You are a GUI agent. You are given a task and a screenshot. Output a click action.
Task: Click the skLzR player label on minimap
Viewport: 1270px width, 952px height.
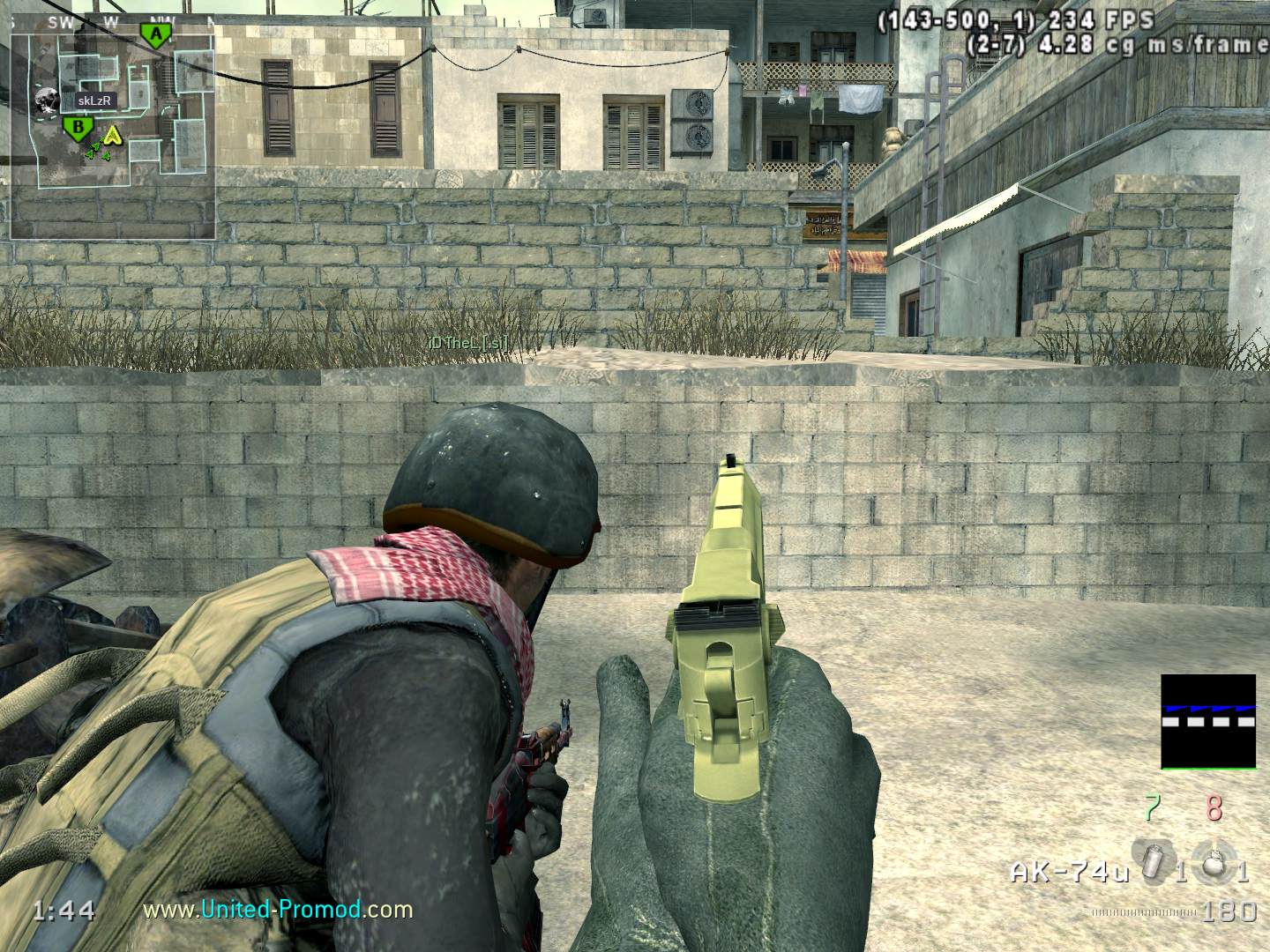(x=94, y=100)
